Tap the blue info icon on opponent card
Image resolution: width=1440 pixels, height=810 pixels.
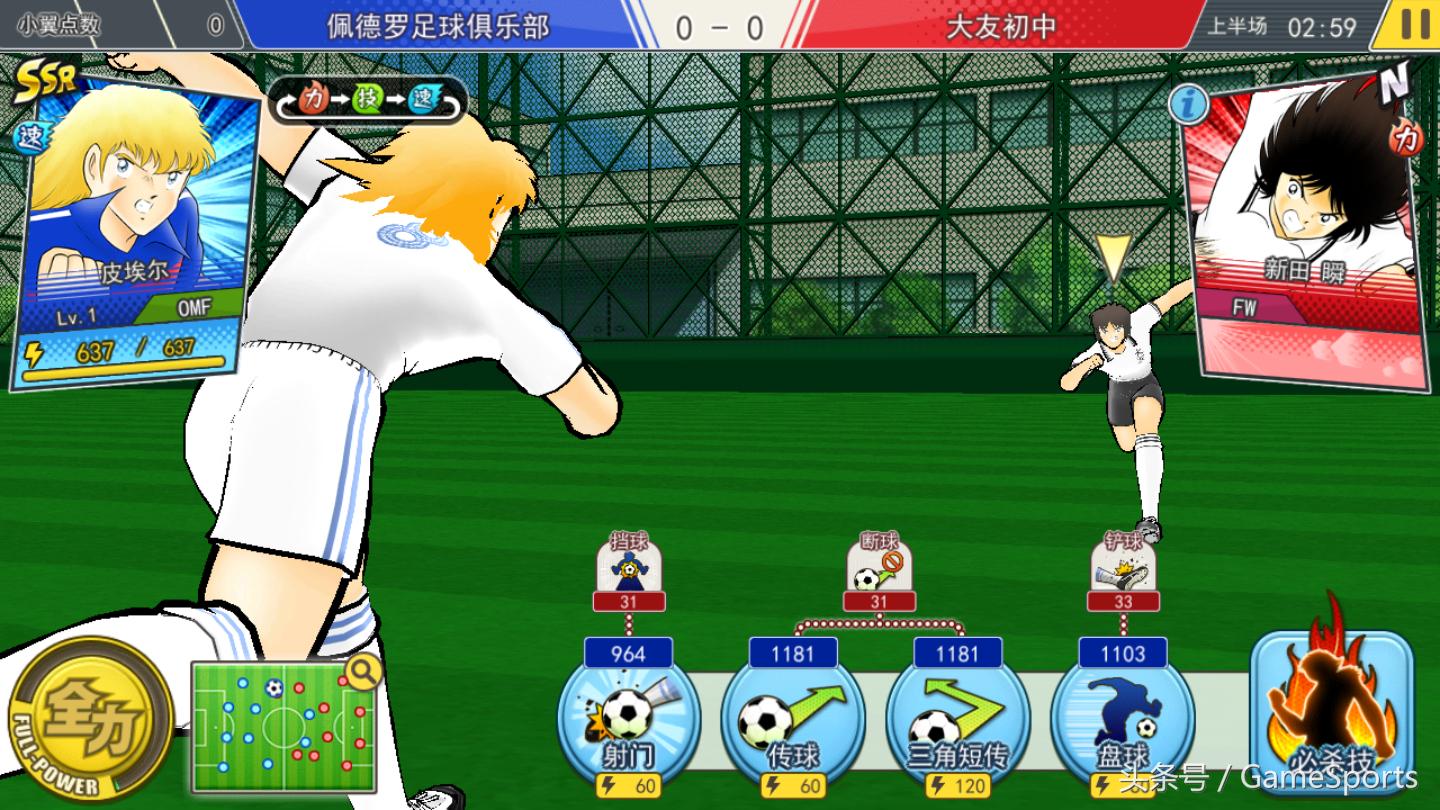coord(1185,103)
